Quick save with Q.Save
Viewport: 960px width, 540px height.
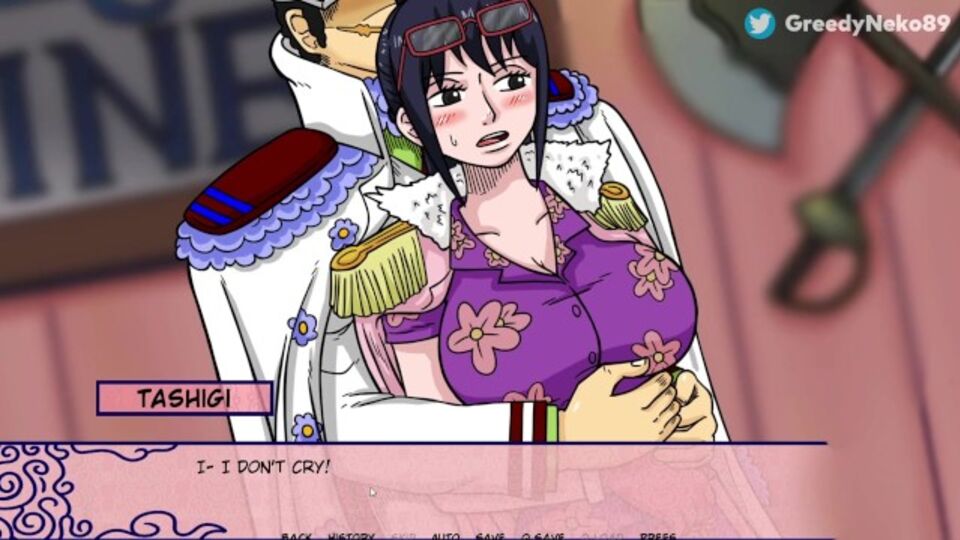(x=539, y=536)
